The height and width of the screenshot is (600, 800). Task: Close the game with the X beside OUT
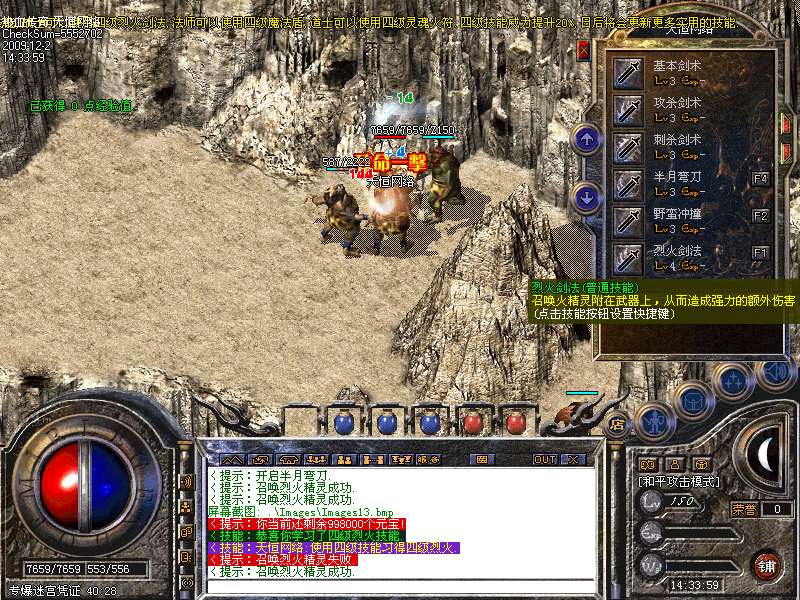click(573, 459)
